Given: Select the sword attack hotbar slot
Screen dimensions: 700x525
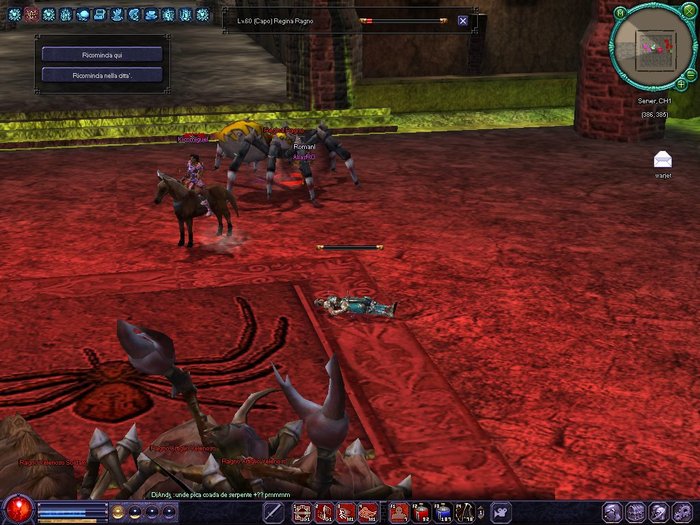Looking at the screenshot, I should 273,512.
